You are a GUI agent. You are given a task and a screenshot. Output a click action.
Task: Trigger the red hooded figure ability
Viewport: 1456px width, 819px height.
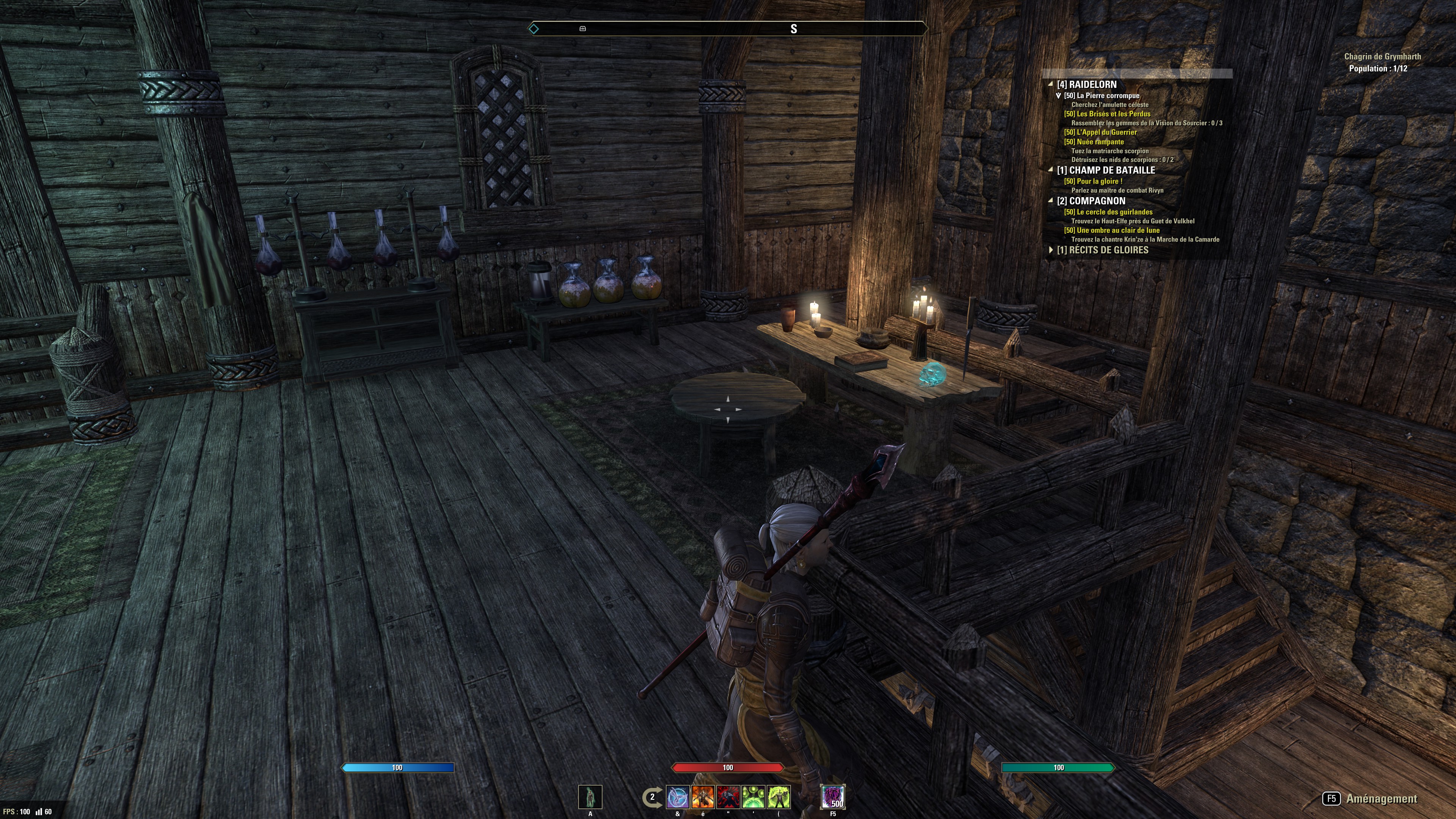pos(728,797)
